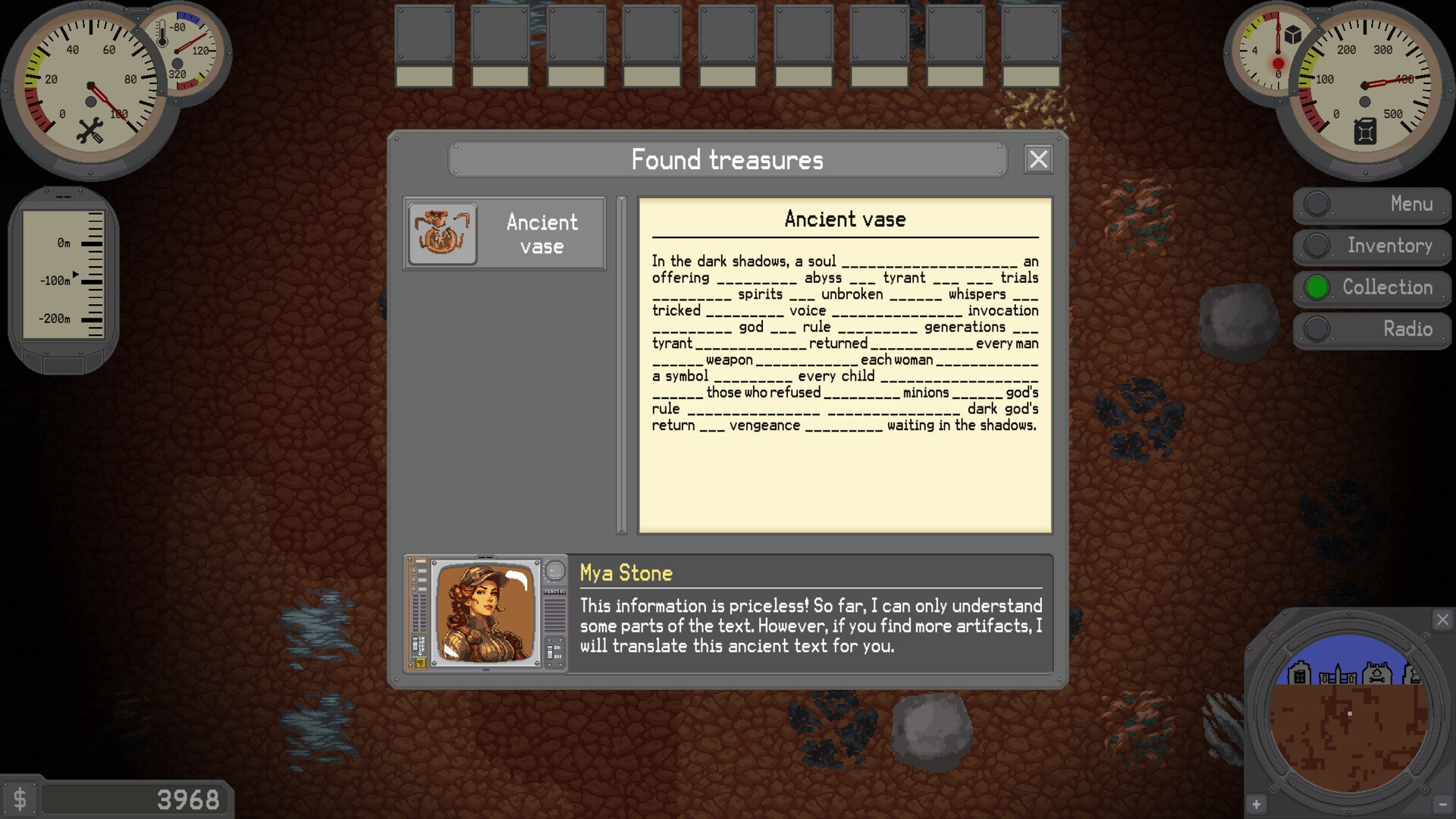The height and width of the screenshot is (819, 1456).
Task: Open the Inventory screen
Action: pyautogui.click(x=1389, y=246)
